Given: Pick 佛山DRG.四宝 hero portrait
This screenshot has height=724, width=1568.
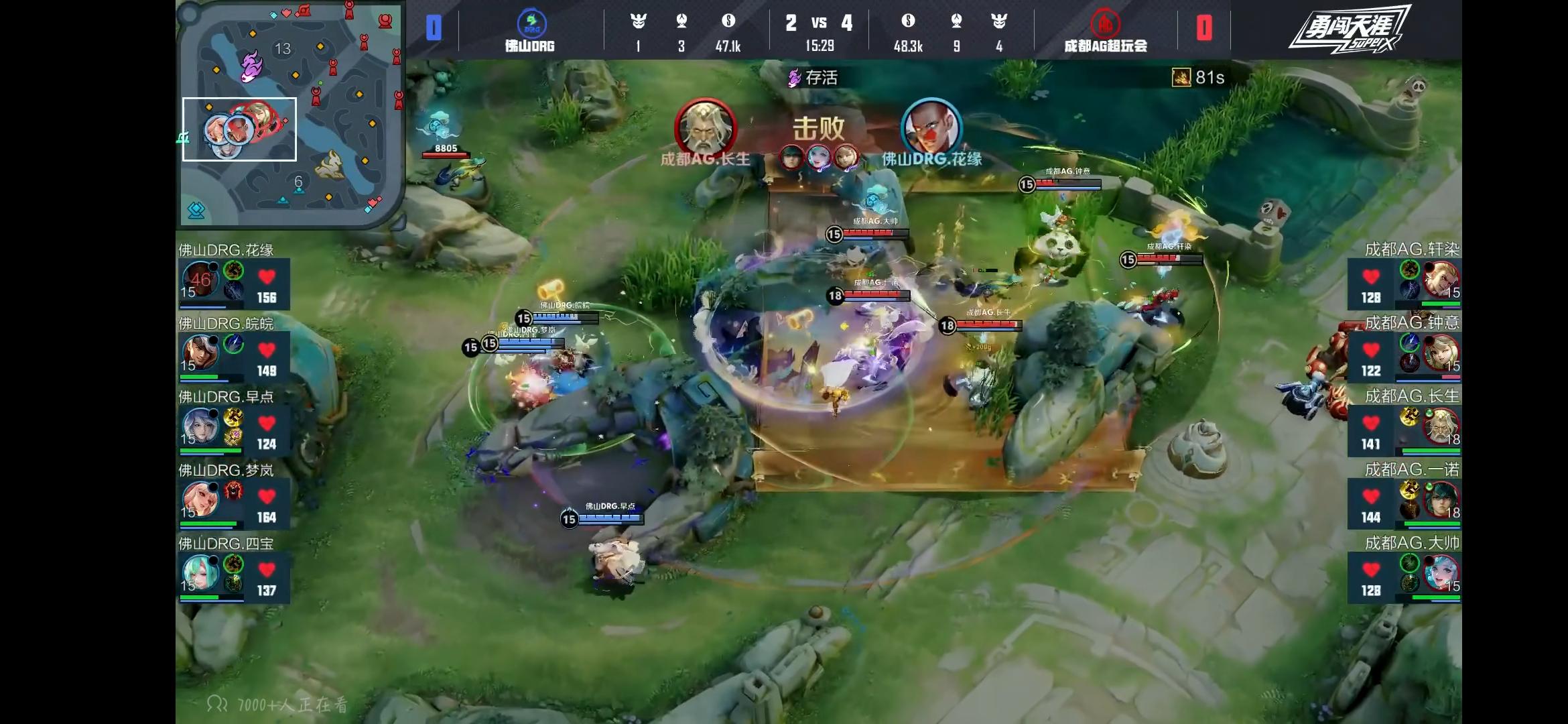Looking at the screenshot, I should [200, 572].
